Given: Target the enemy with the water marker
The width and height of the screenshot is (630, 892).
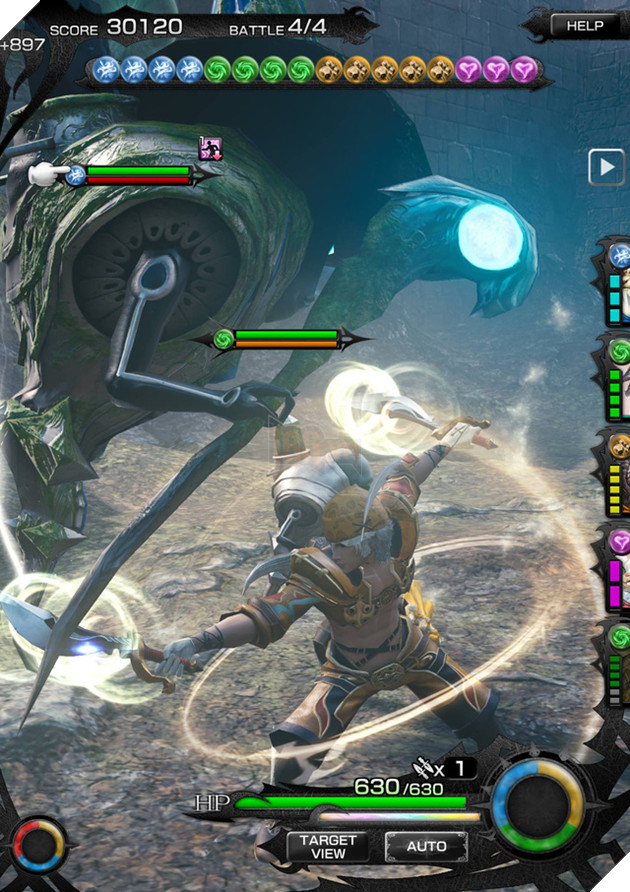Looking at the screenshot, I should point(76,175).
